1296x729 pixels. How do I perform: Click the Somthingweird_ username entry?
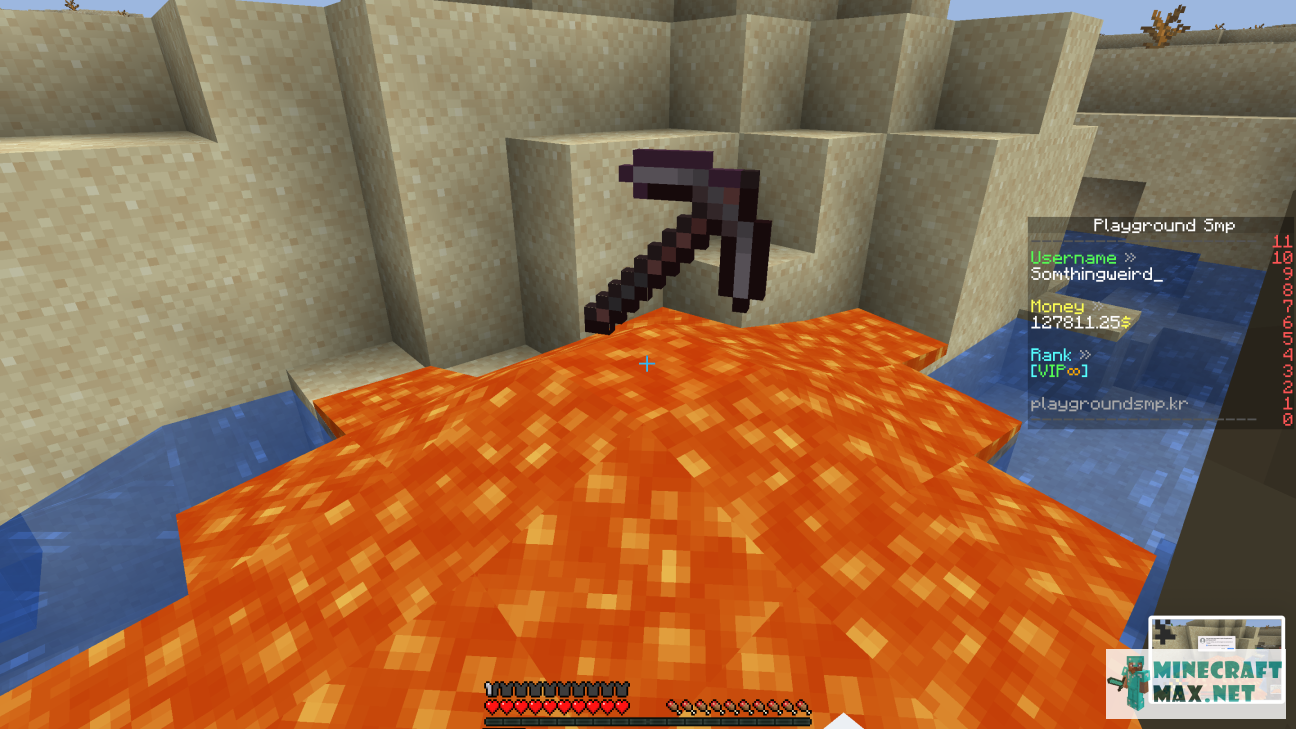pos(1095,273)
